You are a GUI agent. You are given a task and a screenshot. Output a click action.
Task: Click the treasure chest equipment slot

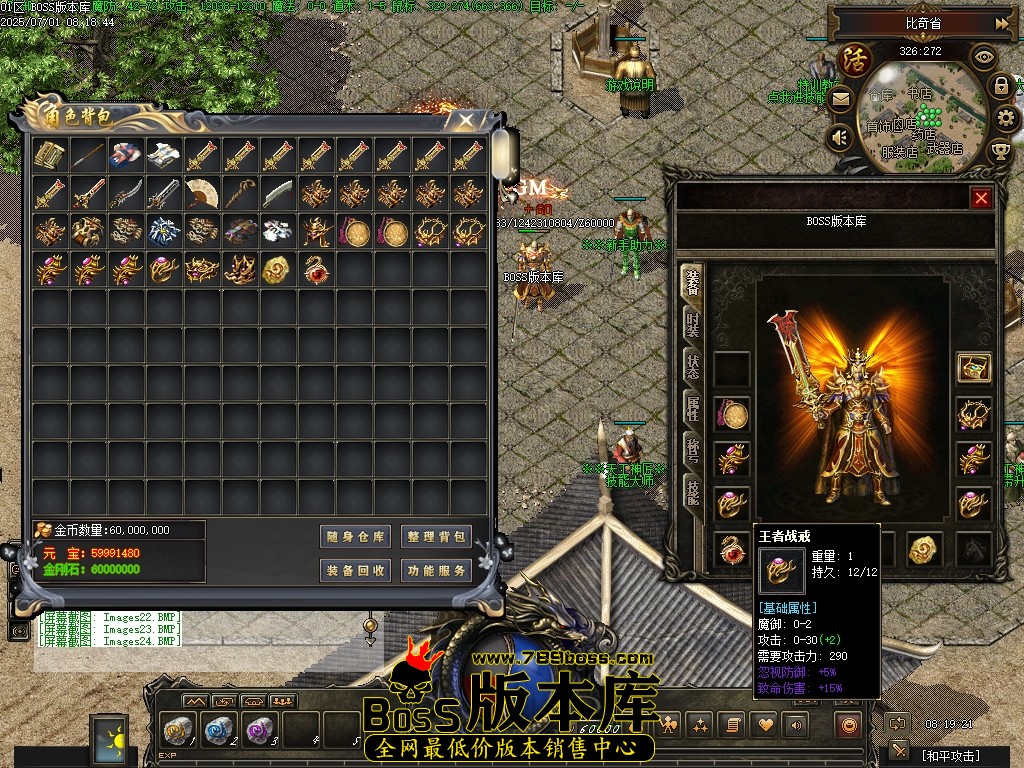[973, 368]
